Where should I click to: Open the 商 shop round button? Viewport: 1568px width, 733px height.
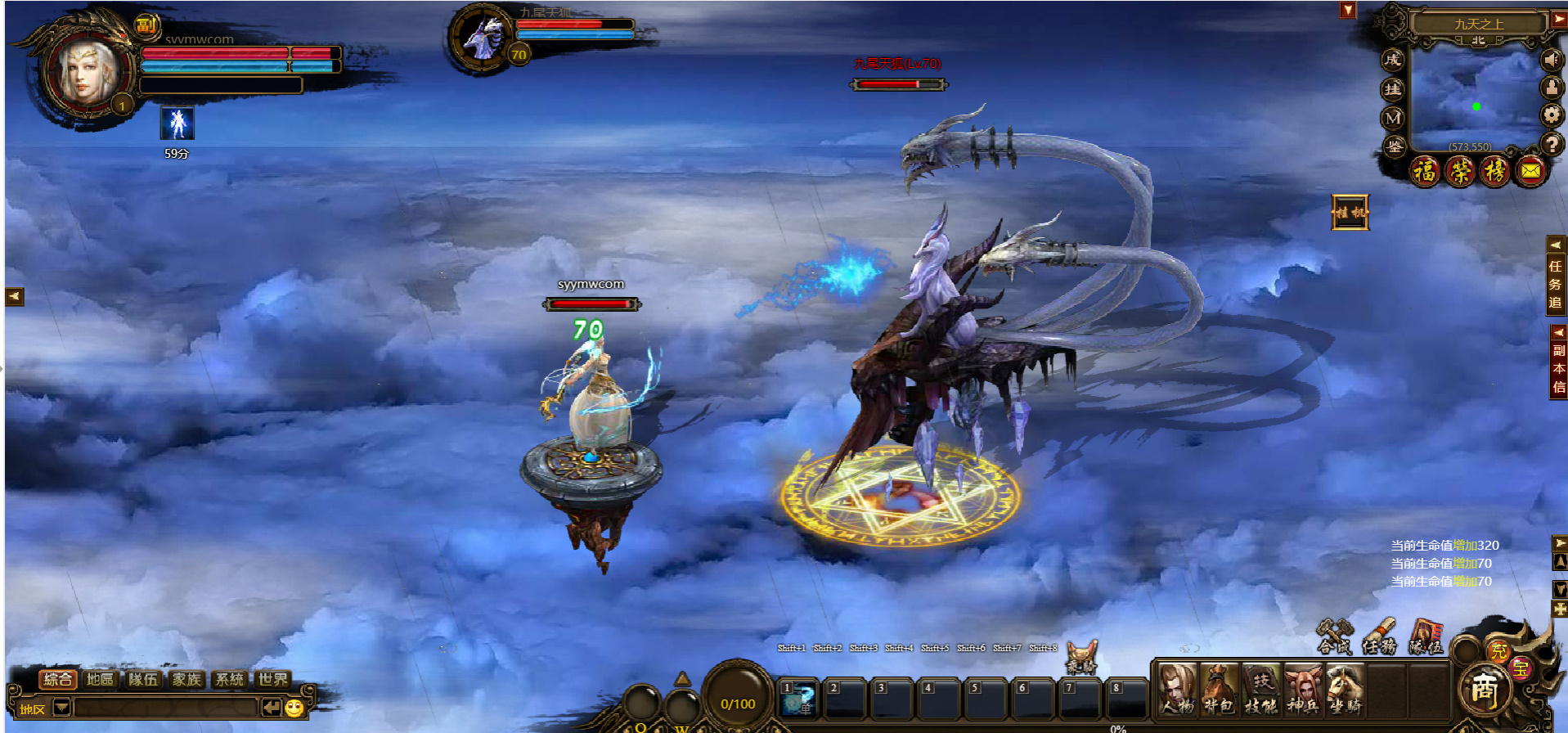click(1484, 690)
